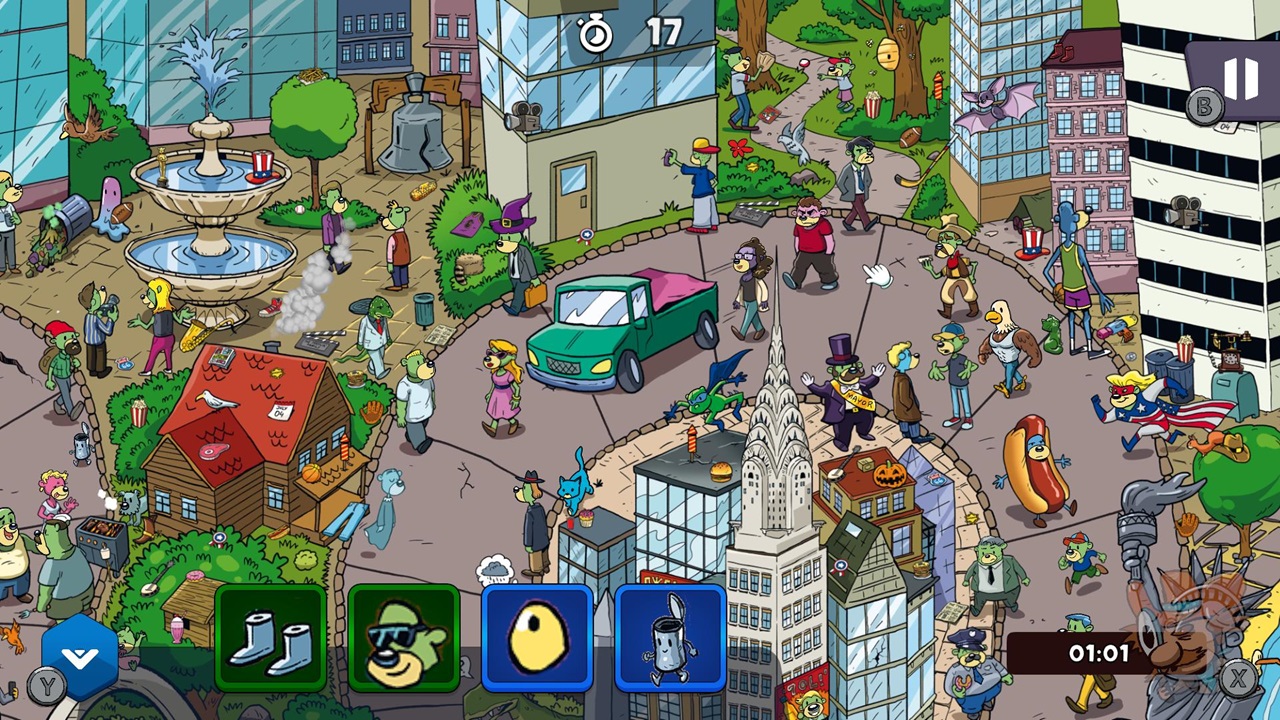
Task: Click the water fountain in the plaza
Action: coord(210,190)
